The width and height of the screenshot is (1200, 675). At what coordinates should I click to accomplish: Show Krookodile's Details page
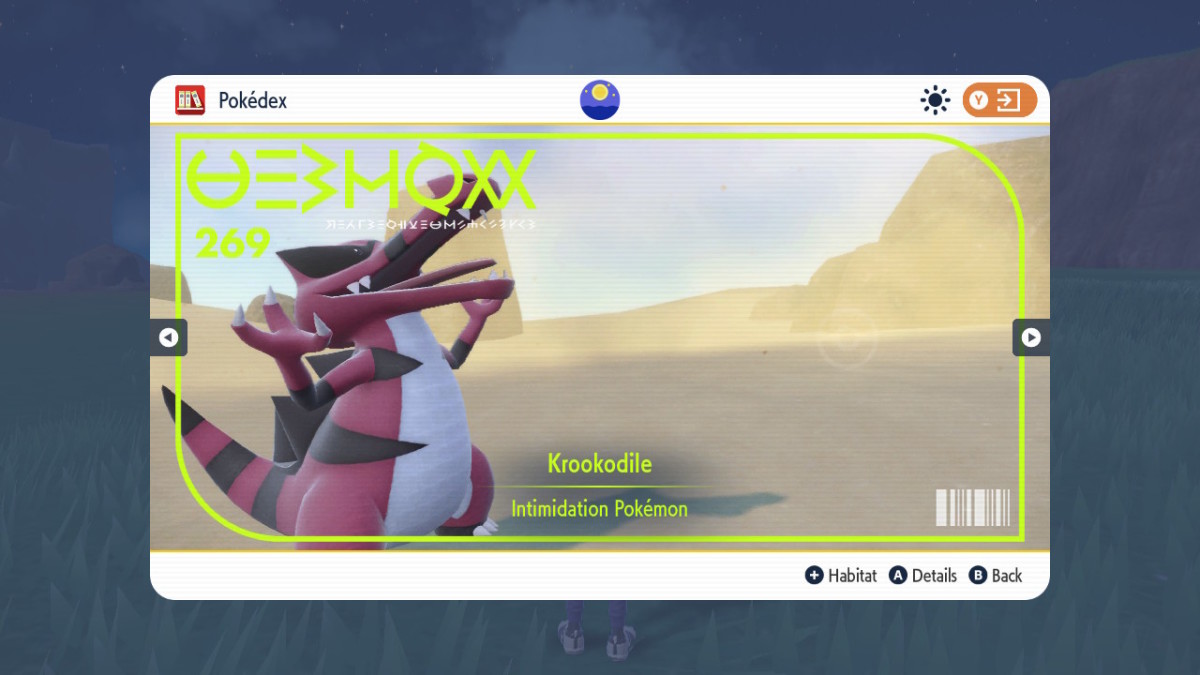coord(923,576)
